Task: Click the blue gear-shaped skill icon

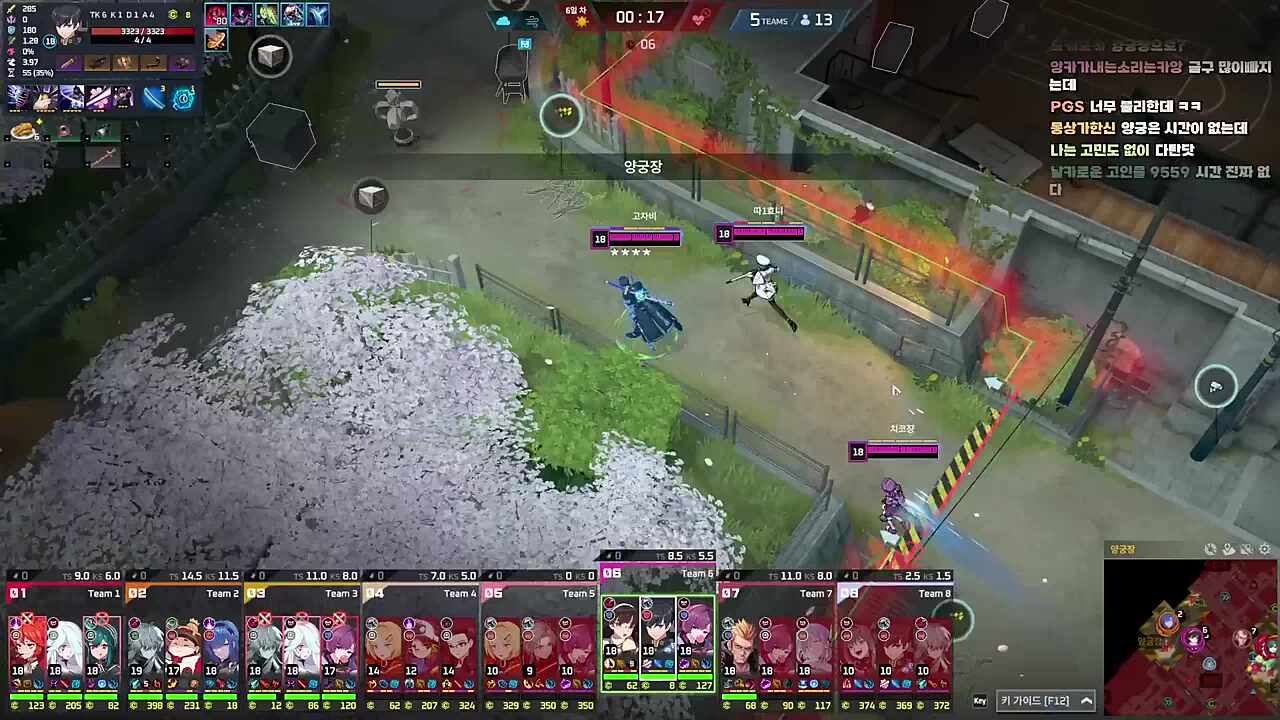Action: pyautogui.click(x=183, y=97)
